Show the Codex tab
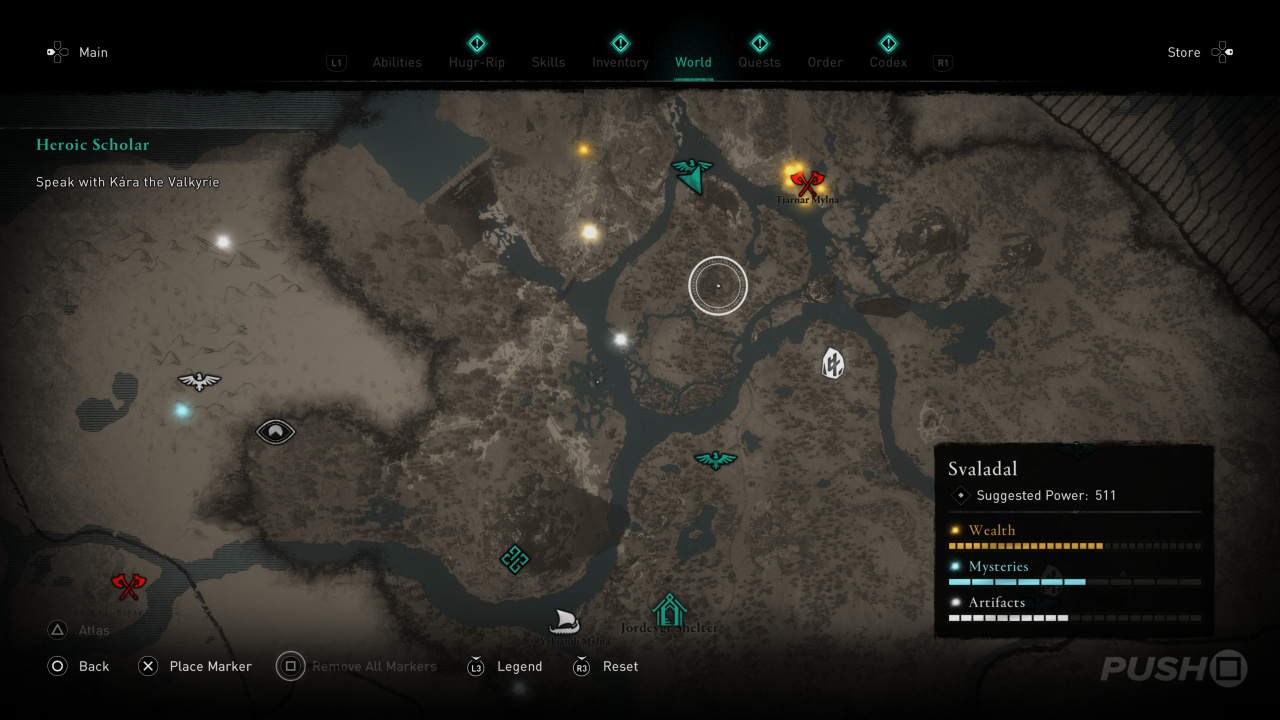The width and height of the screenshot is (1280, 720). [888, 62]
